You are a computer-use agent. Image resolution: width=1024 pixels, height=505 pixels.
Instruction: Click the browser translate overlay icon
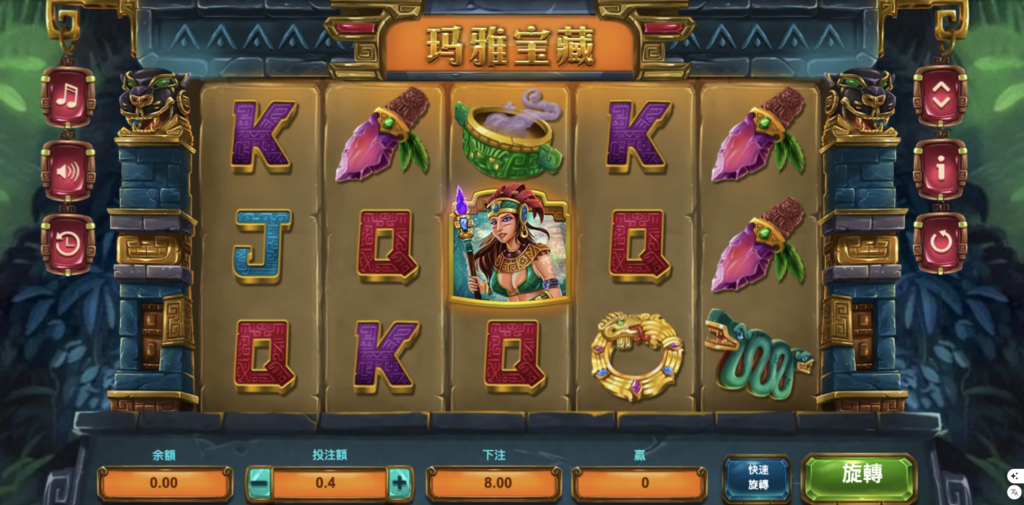[x=1014, y=493]
